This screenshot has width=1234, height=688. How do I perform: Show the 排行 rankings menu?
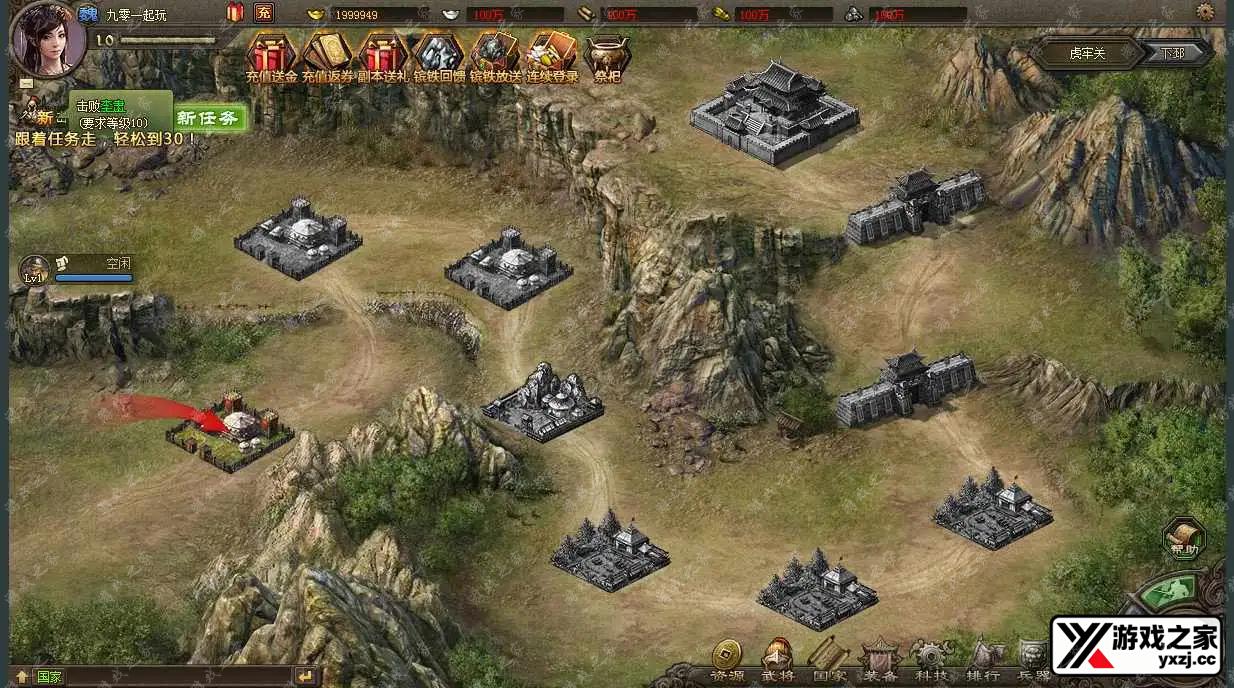984,660
